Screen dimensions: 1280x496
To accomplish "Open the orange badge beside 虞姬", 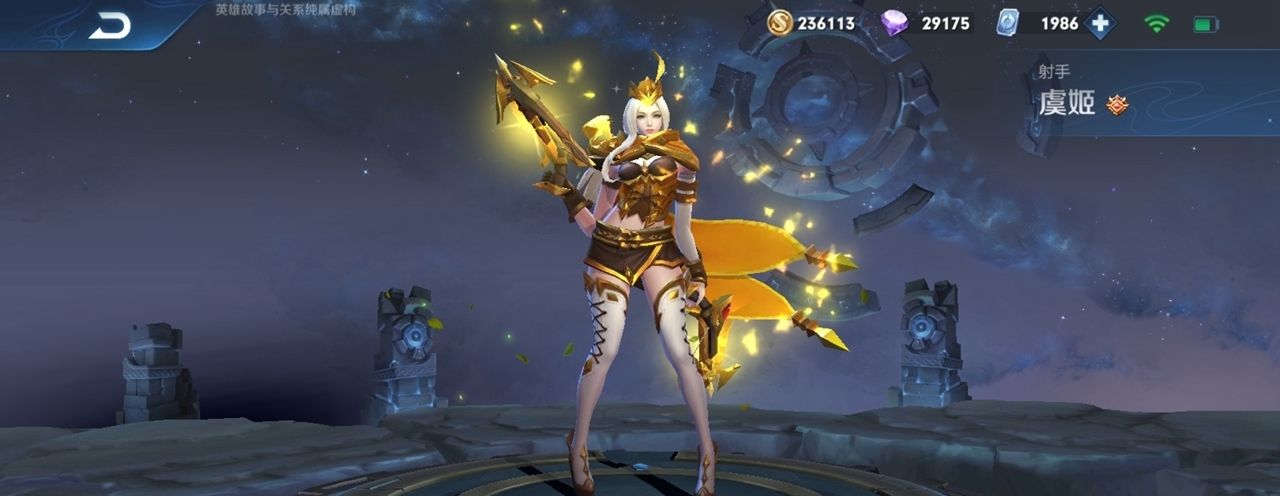I will (x=1117, y=104).
